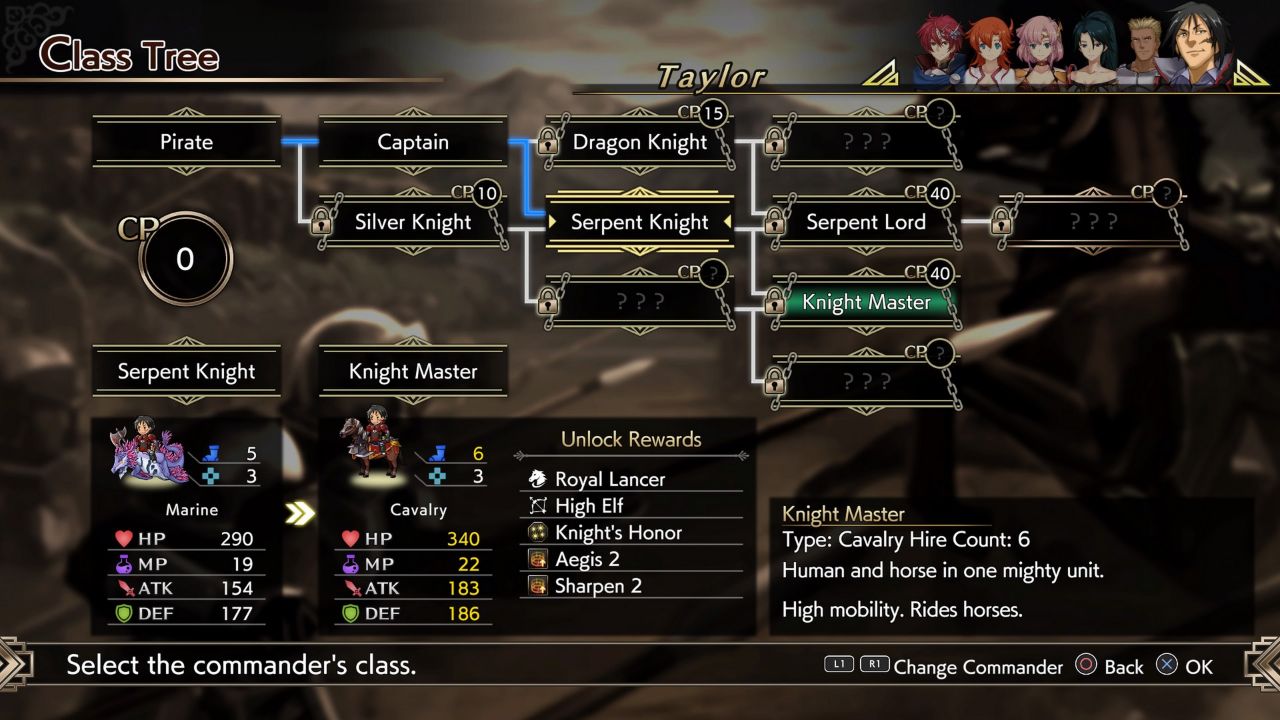Select the Pirate class node
This screenshot has height=720, width=1280.
tap(187, 142)
